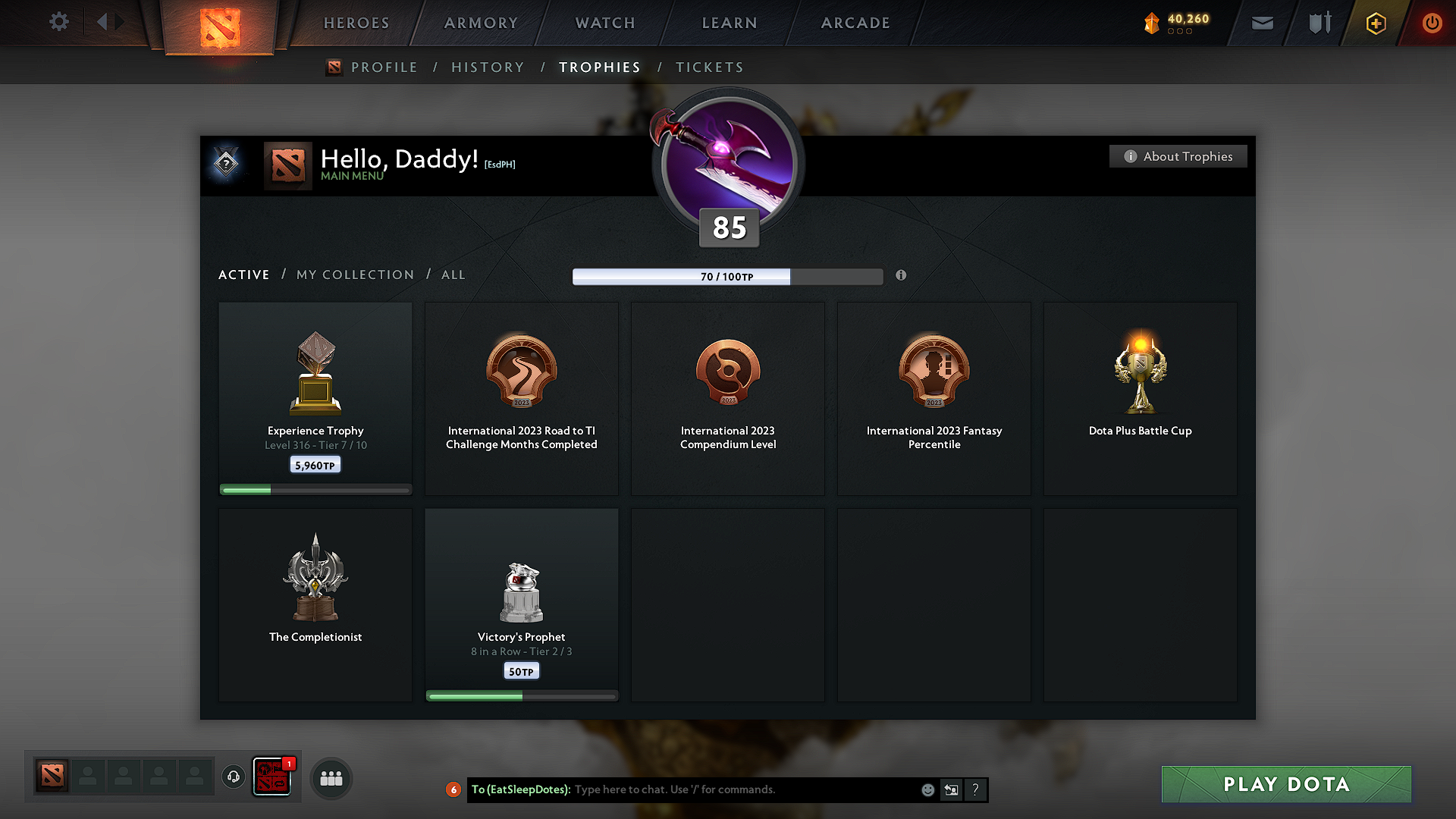The image size is (1456, 819).
Task: Select The Completionist trophy
Action: pos(315,604)
